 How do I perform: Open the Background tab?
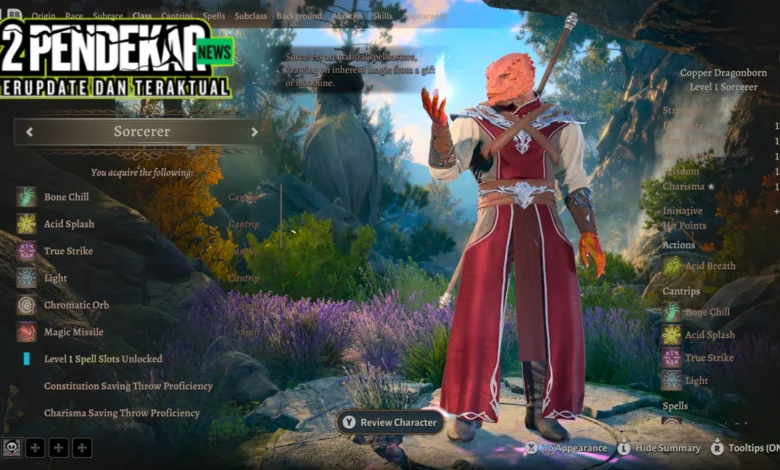299,16
